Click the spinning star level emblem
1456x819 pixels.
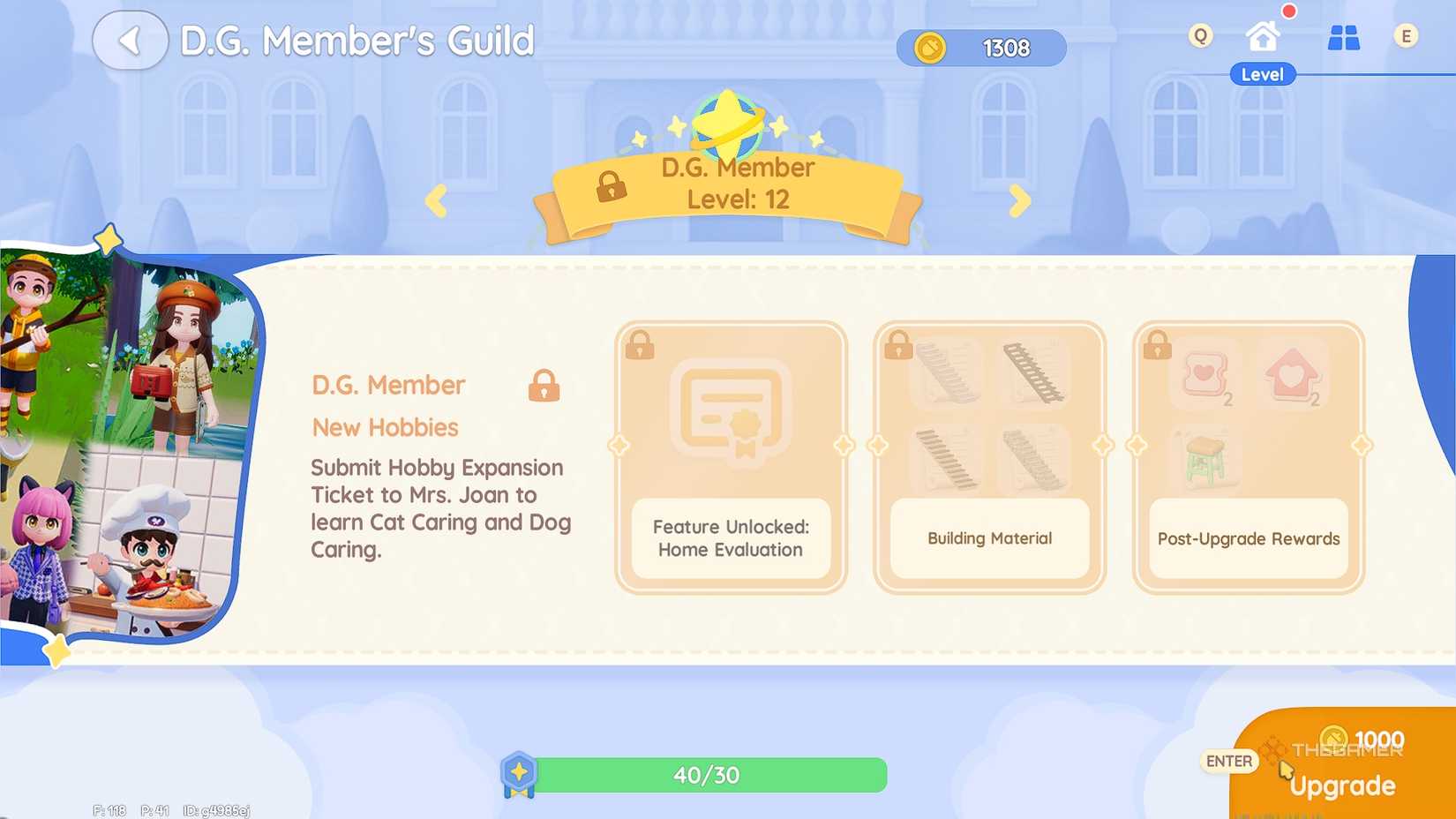tap(727, 128)
